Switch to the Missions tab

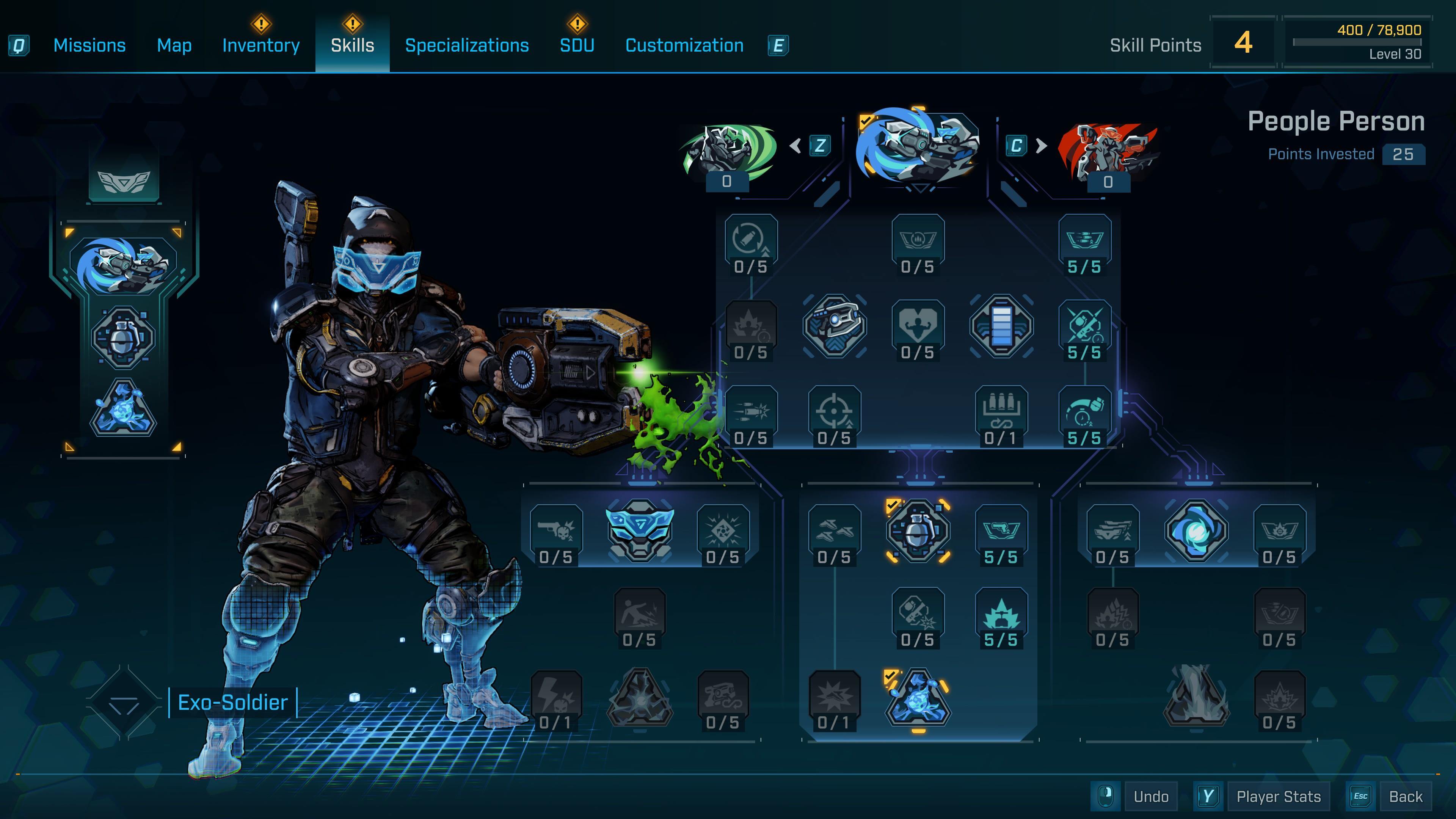coord(89,45)
